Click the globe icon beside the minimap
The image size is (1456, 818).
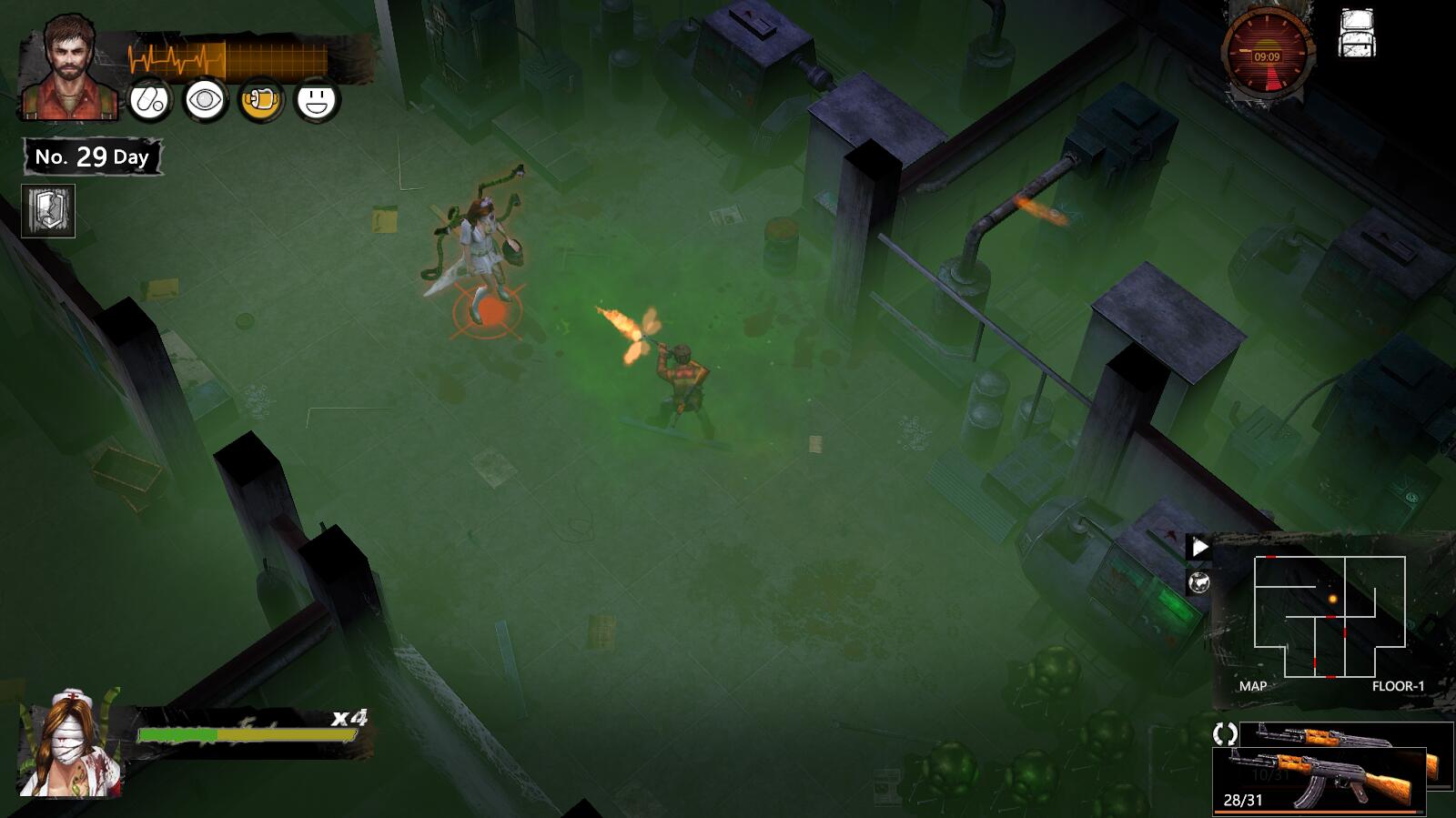coord(1200,580)
